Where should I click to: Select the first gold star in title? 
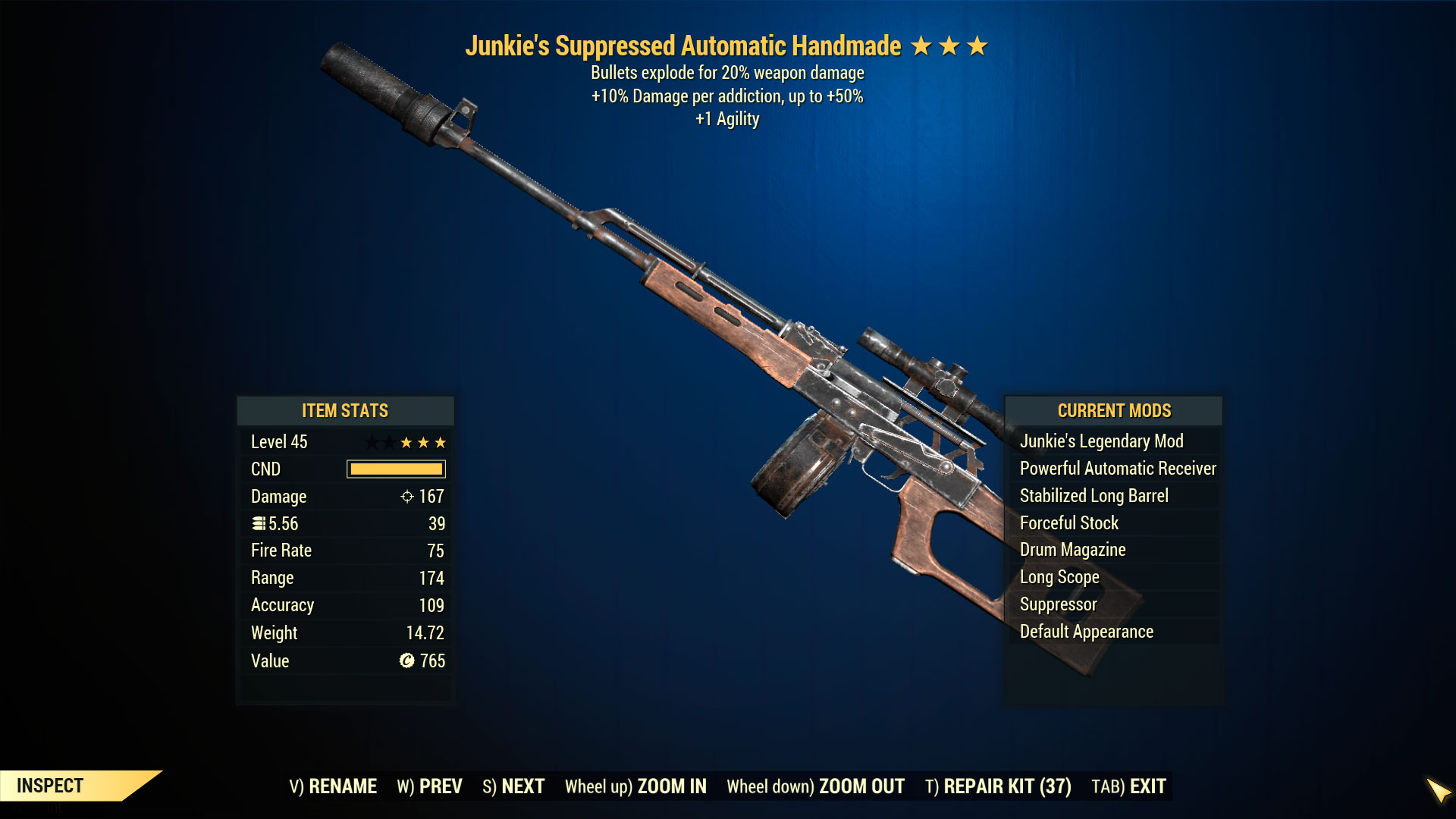point(923,45)
